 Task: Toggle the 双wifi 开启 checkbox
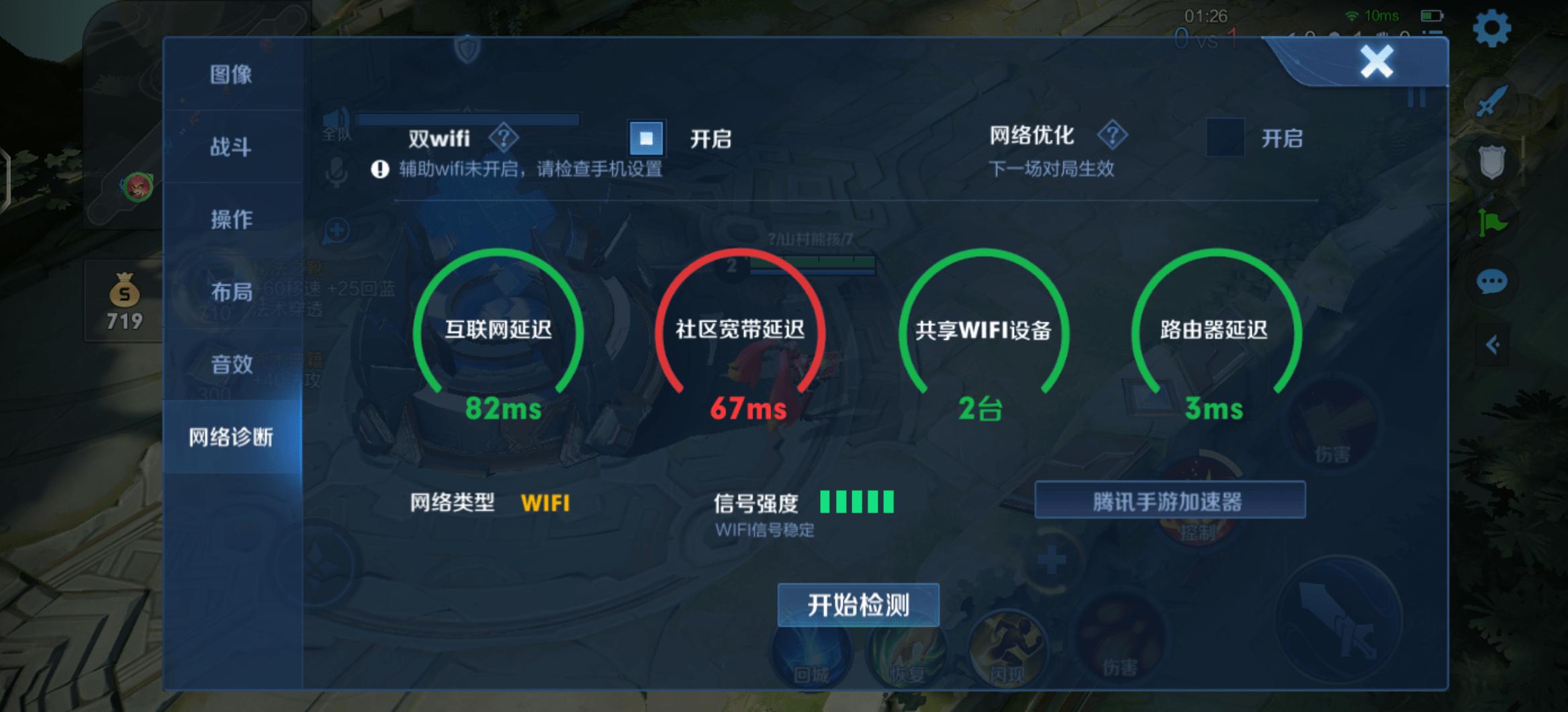646,137
